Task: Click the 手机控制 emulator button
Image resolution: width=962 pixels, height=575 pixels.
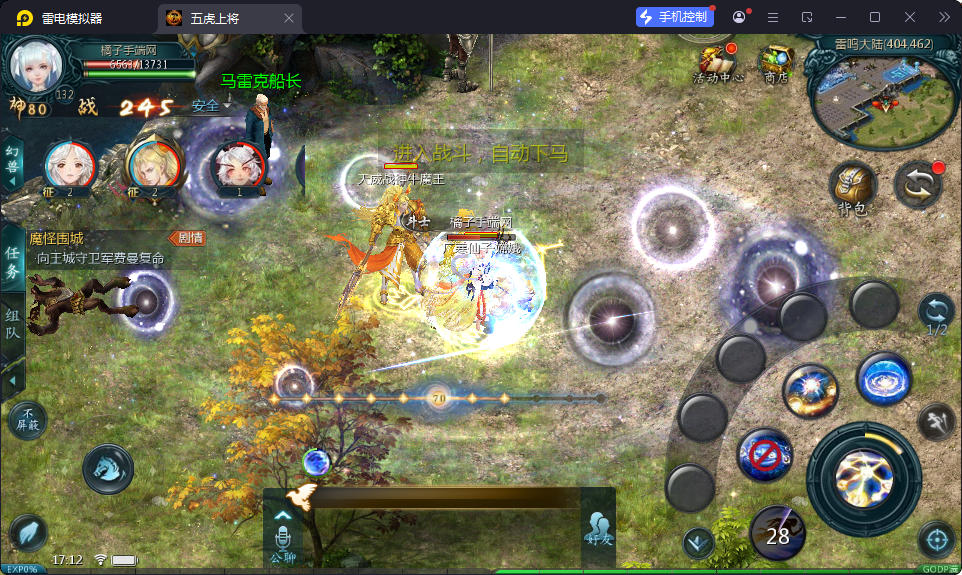Action: 674,17
